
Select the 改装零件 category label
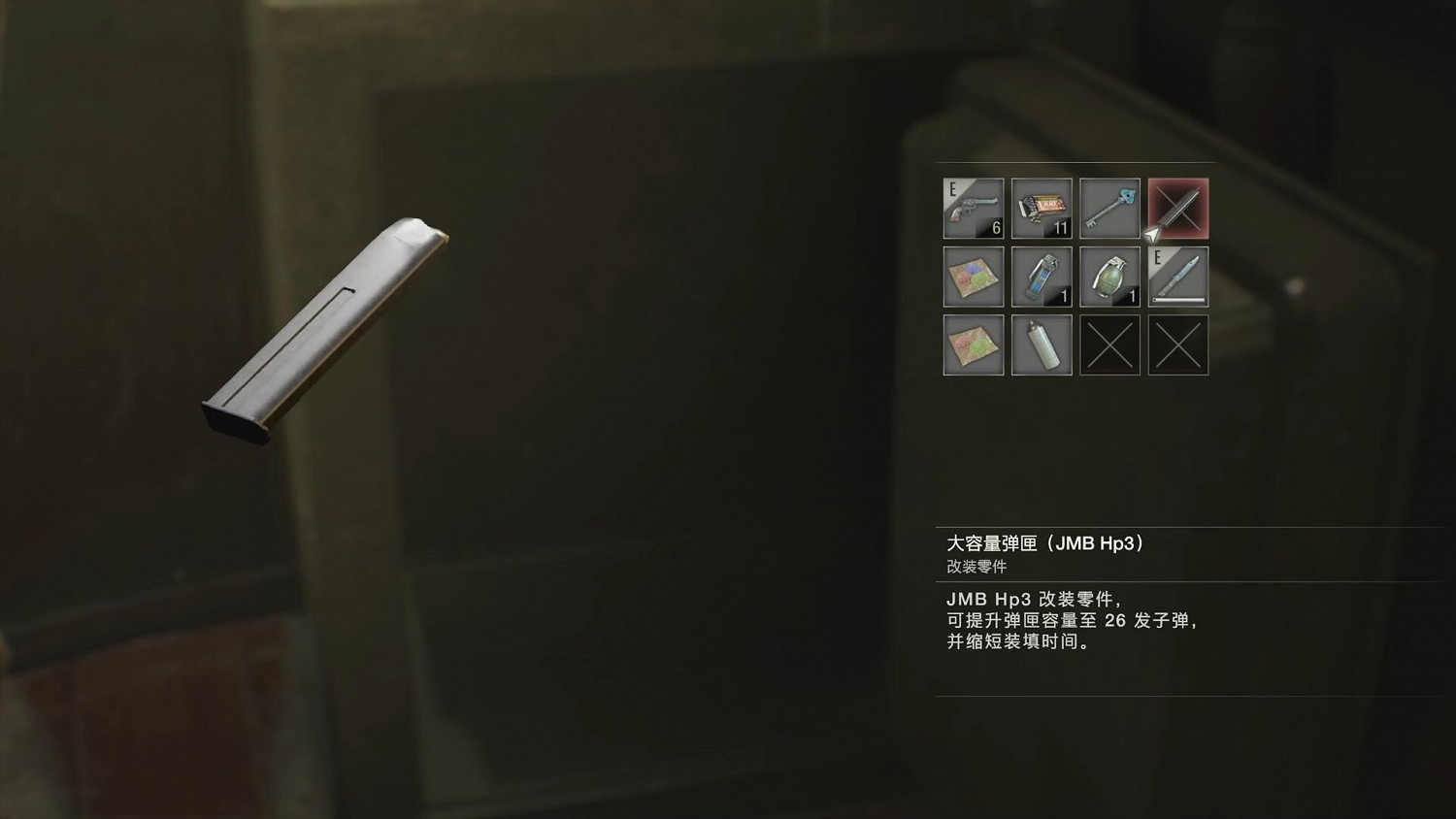pos(976,566)
